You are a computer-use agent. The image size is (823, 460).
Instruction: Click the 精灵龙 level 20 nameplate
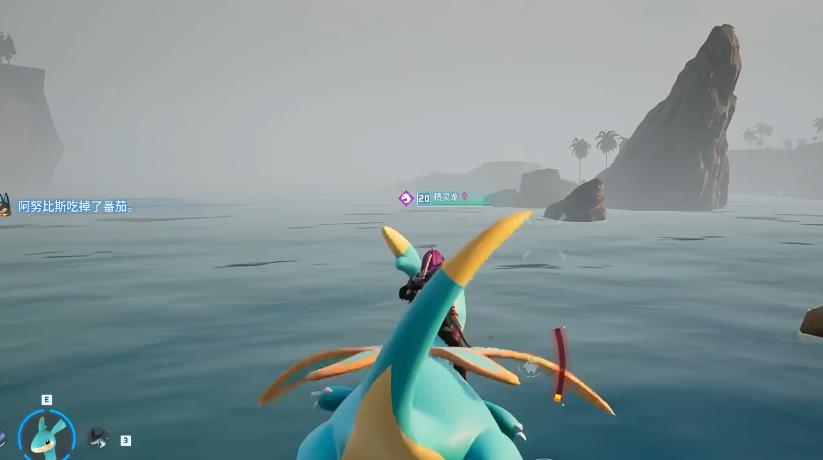click(x=443, y=199)
